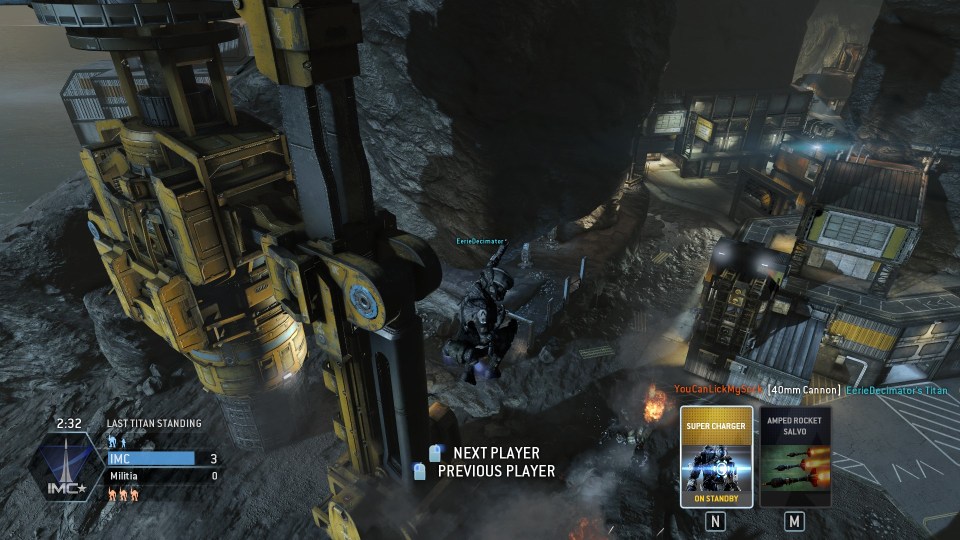
Task: Choose the Amped Rocket Salvo burn card
Action: (795, 457)
